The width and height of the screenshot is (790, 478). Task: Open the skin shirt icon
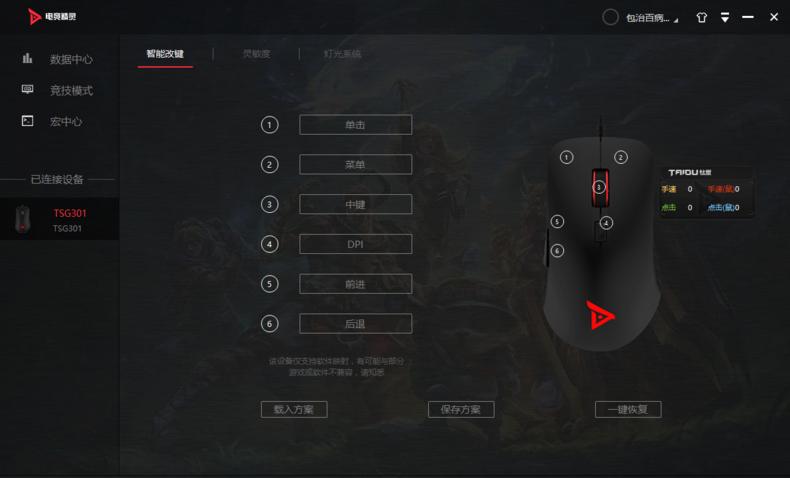(701, 18)
